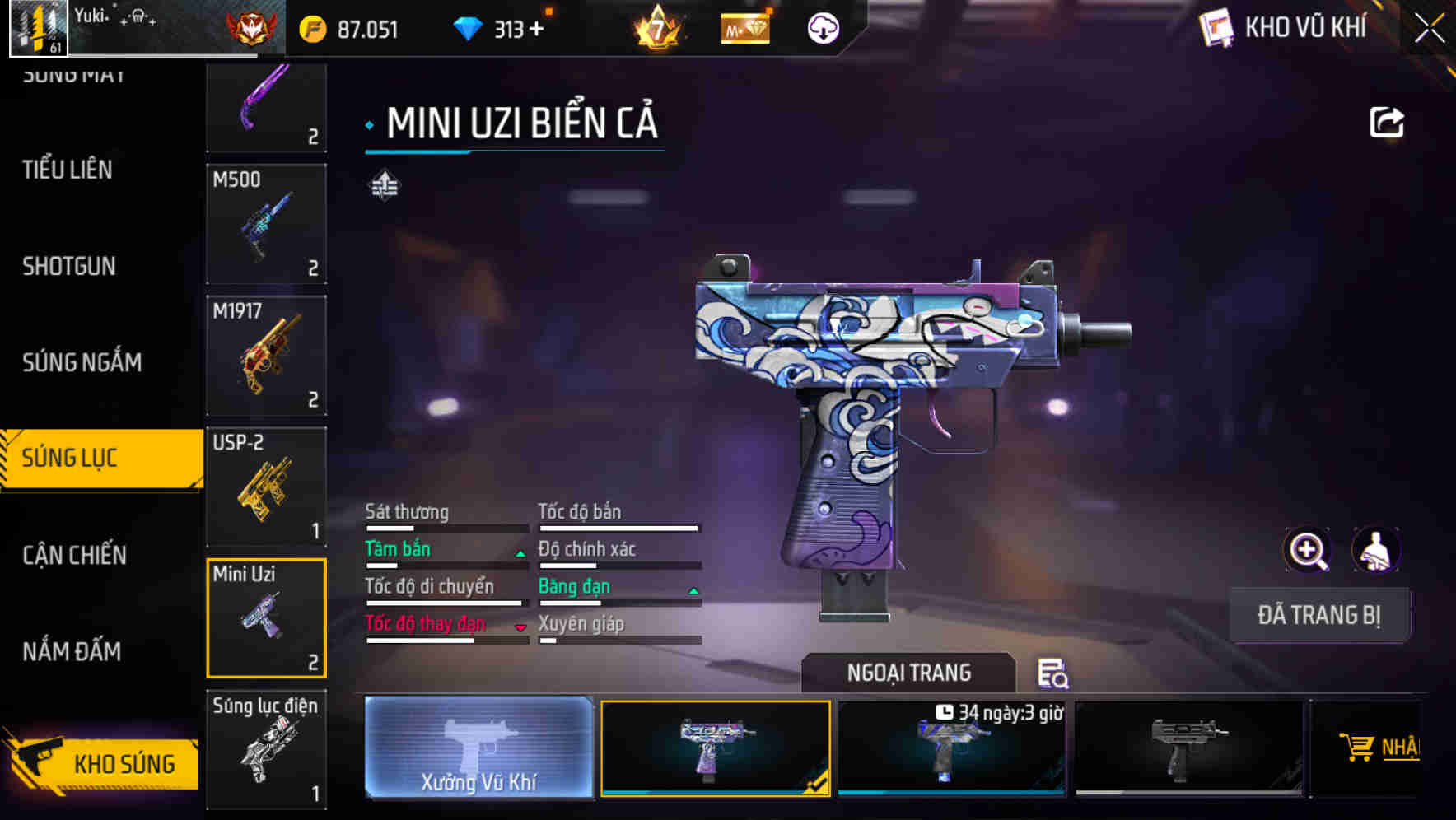
Task: Choose the Cận Chiến category
Action: click(x=74, y=555)
